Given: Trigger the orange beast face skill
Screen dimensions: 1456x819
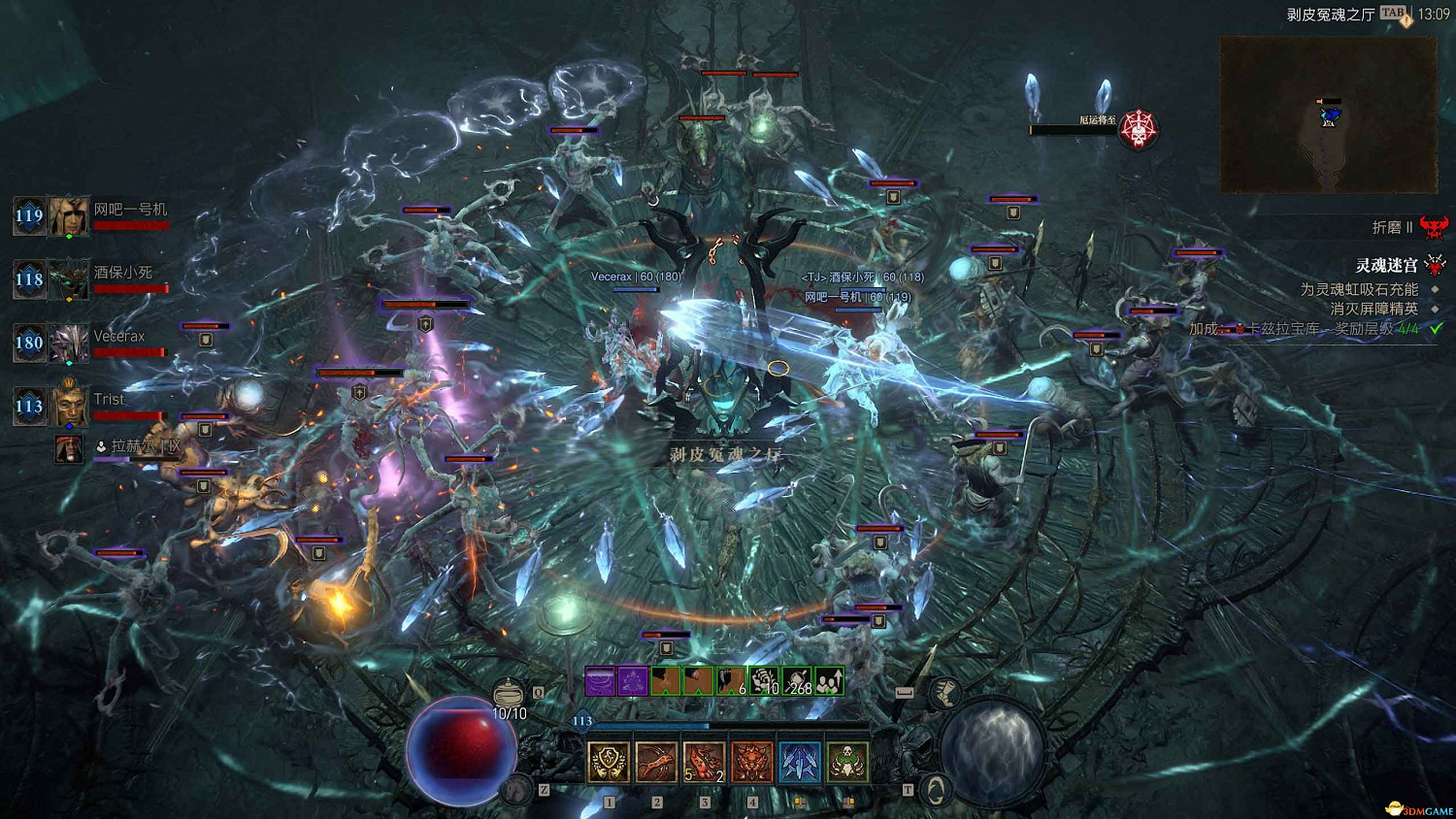Looking at the screenshot, I should click(x=751, y=762).
